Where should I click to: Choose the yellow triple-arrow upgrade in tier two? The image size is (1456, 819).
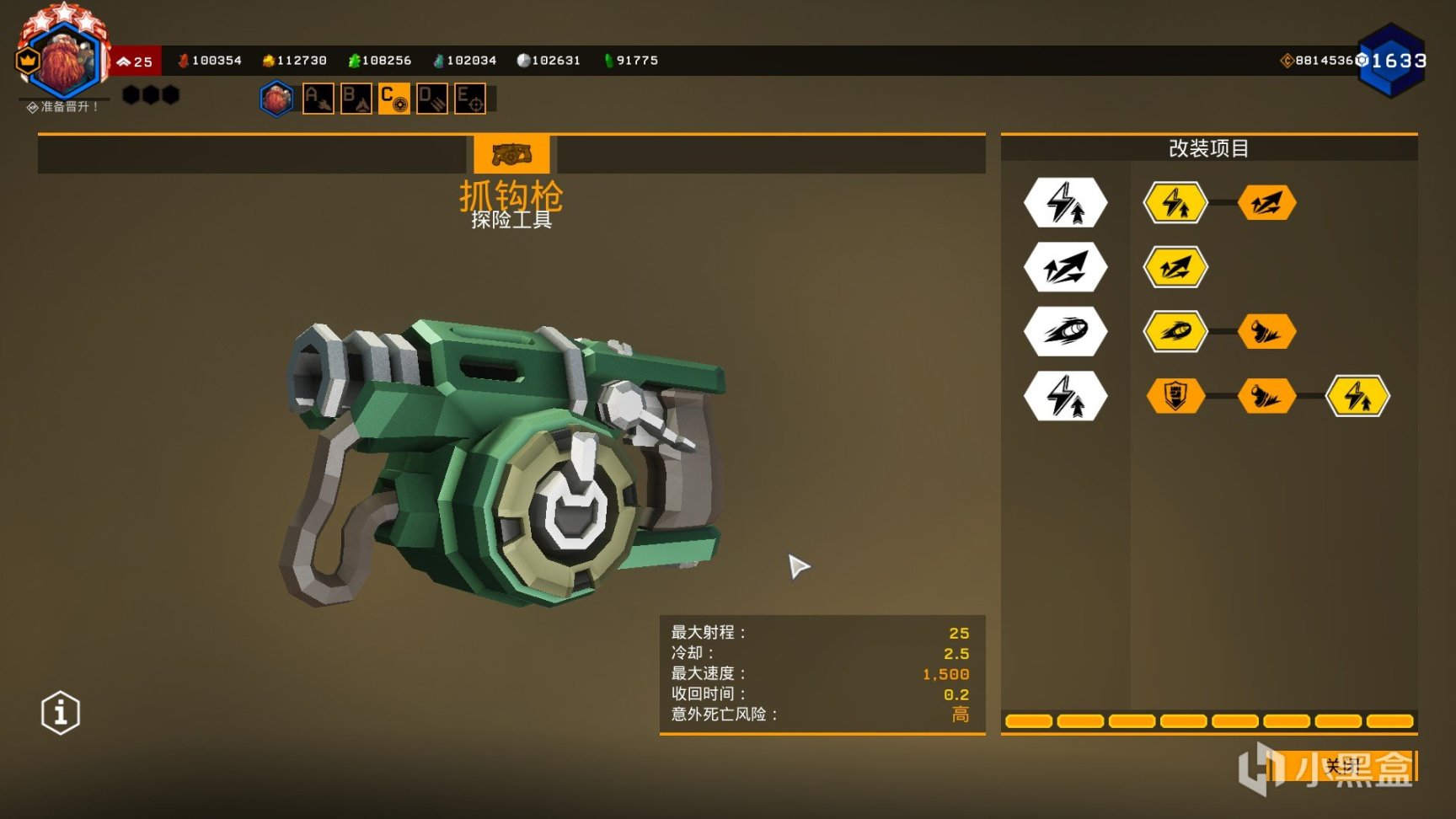(x=1175, y=268)
